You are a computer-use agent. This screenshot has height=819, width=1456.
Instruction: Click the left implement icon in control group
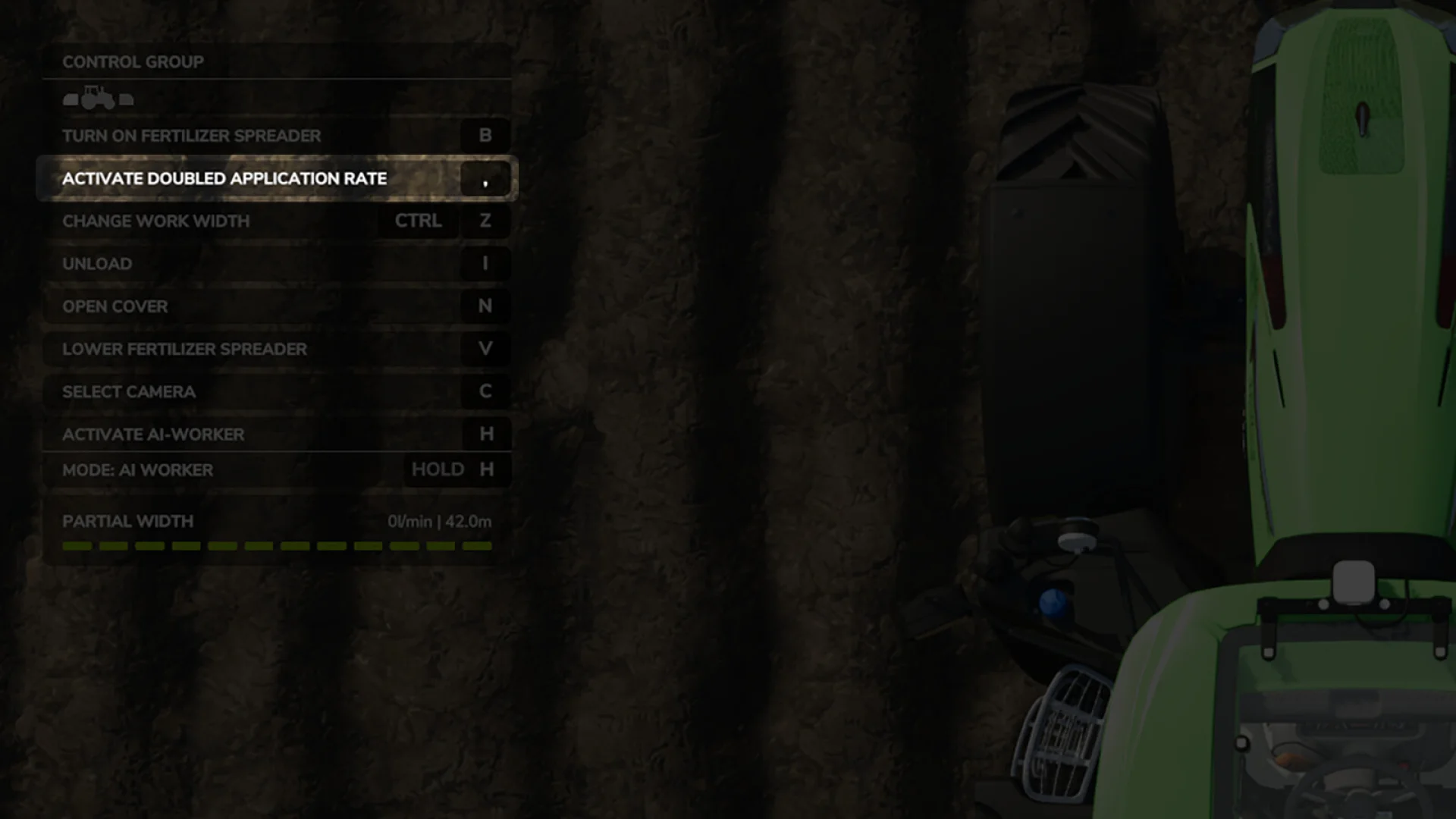point(71,99)
